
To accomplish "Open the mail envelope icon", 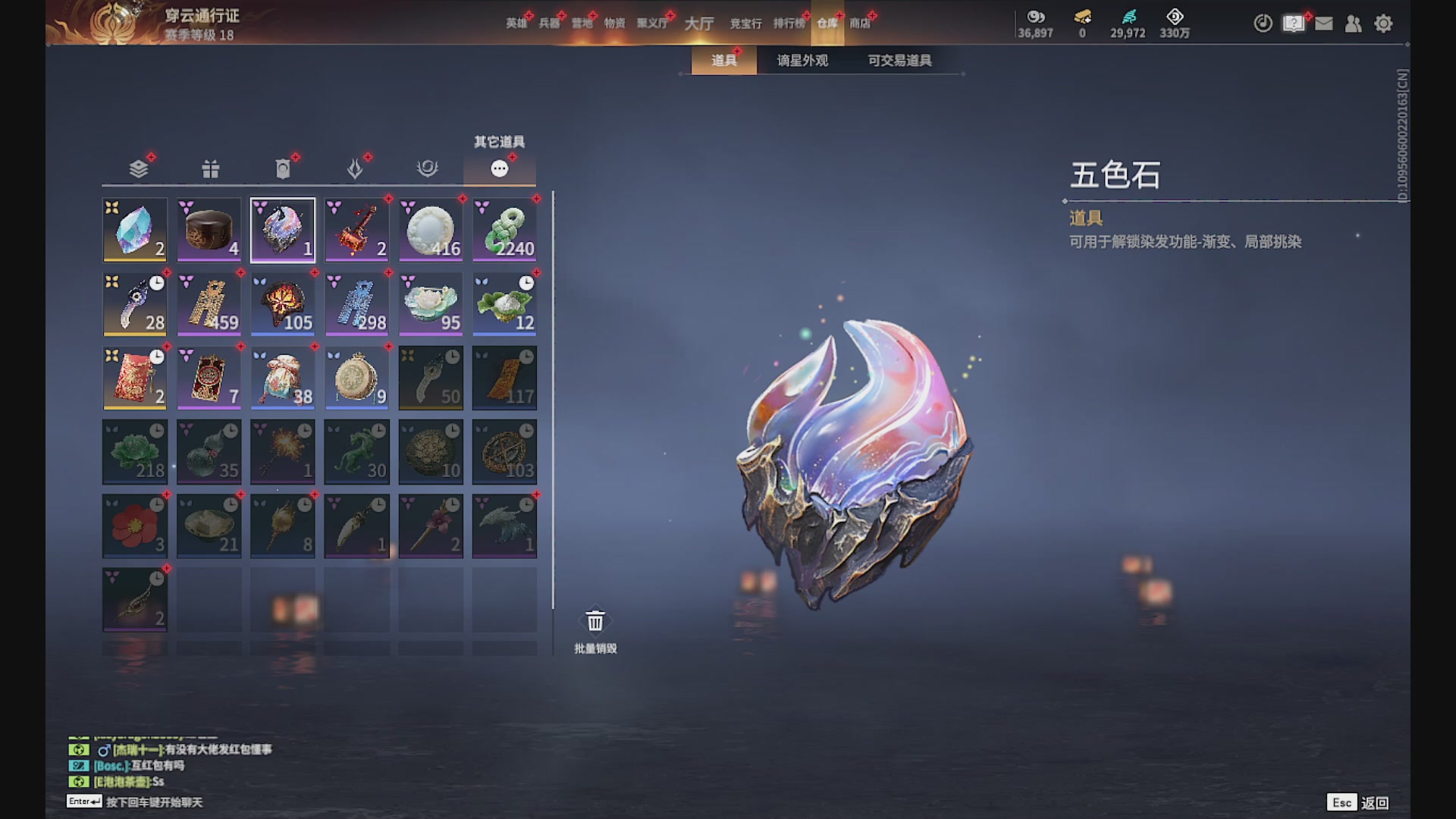I will coord(1323,24).
